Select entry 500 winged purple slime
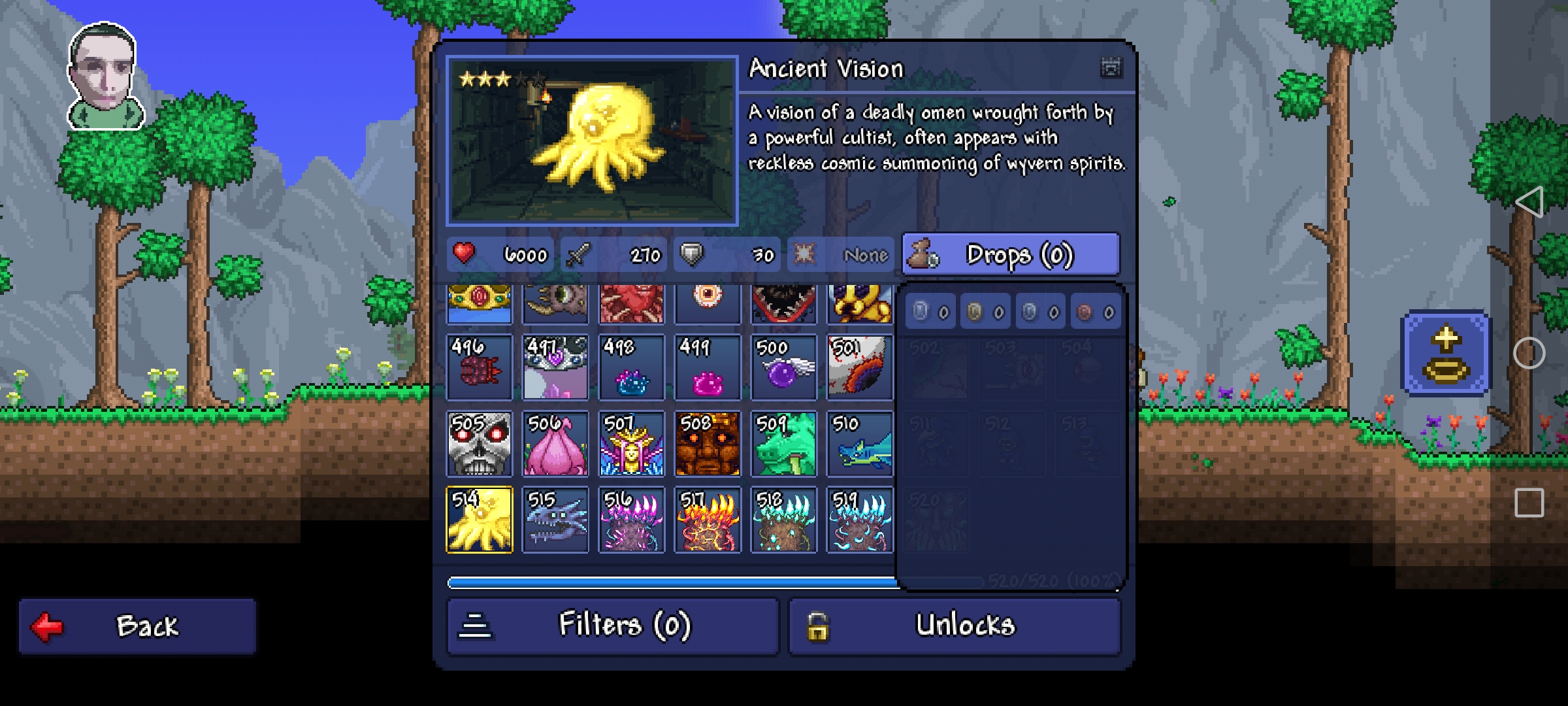This screenshot has width=1568, height=706. [783, 367]
